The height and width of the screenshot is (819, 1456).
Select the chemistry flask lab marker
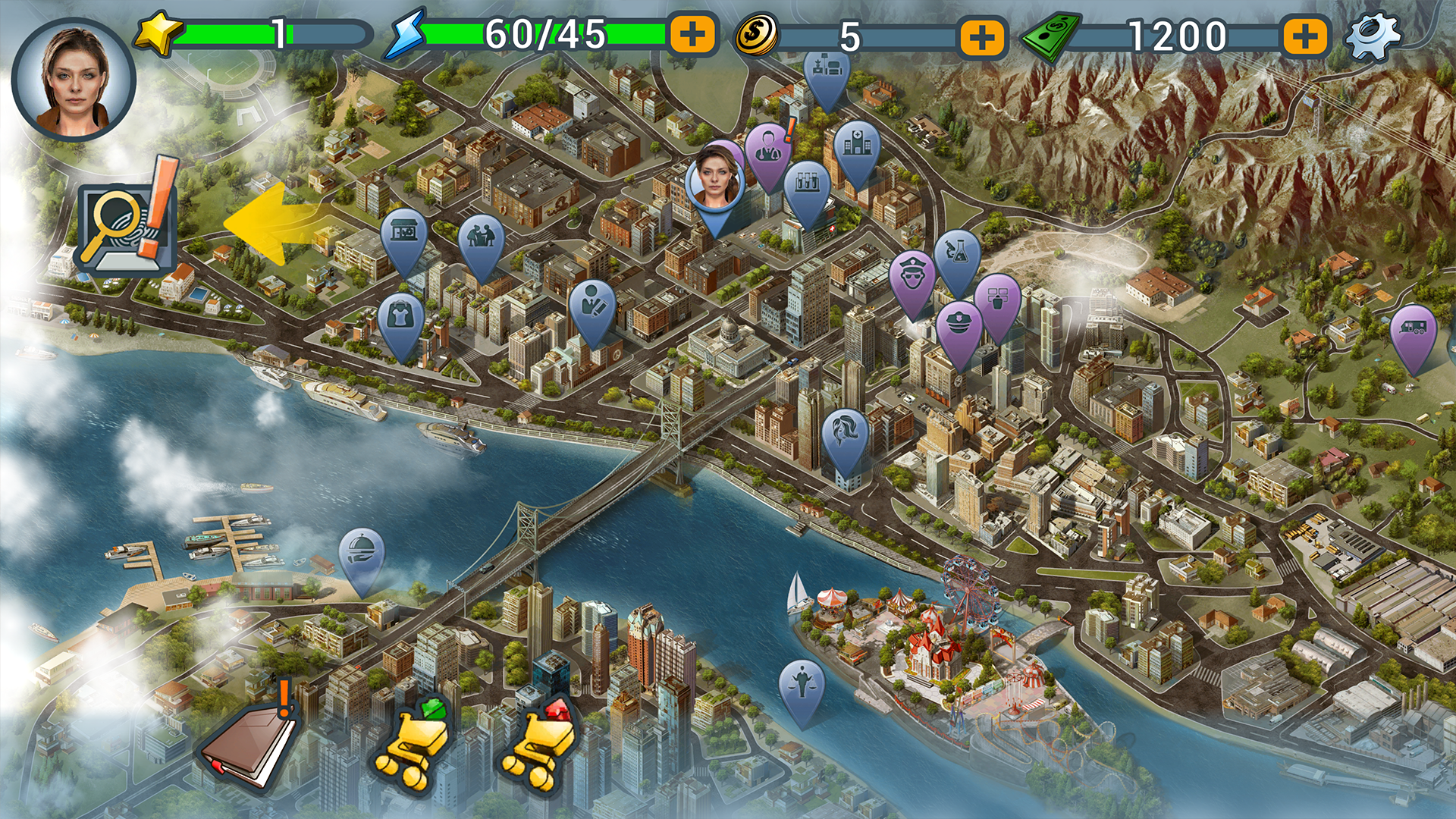(957, 254)
